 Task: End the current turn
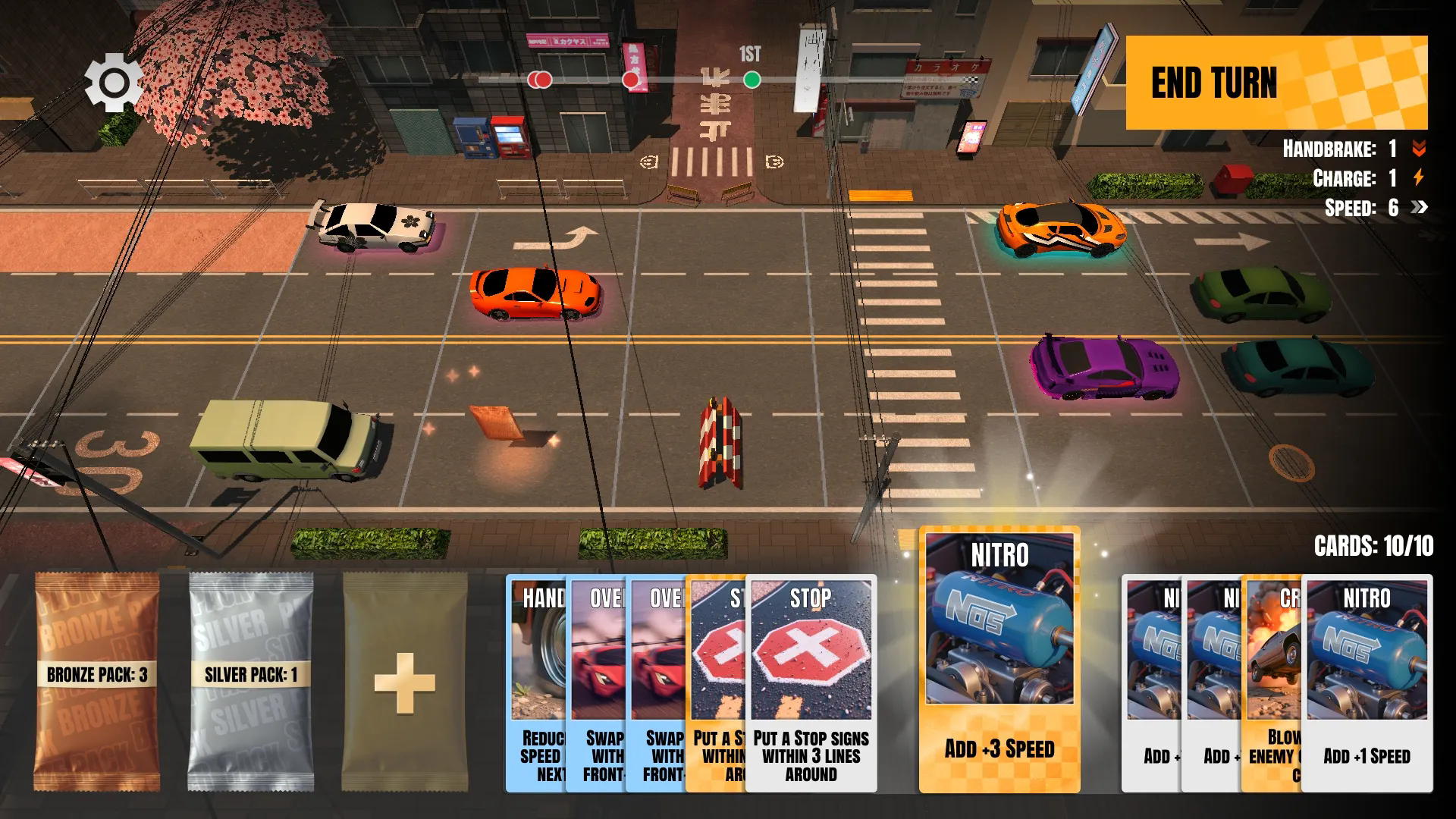point(1276,83)
